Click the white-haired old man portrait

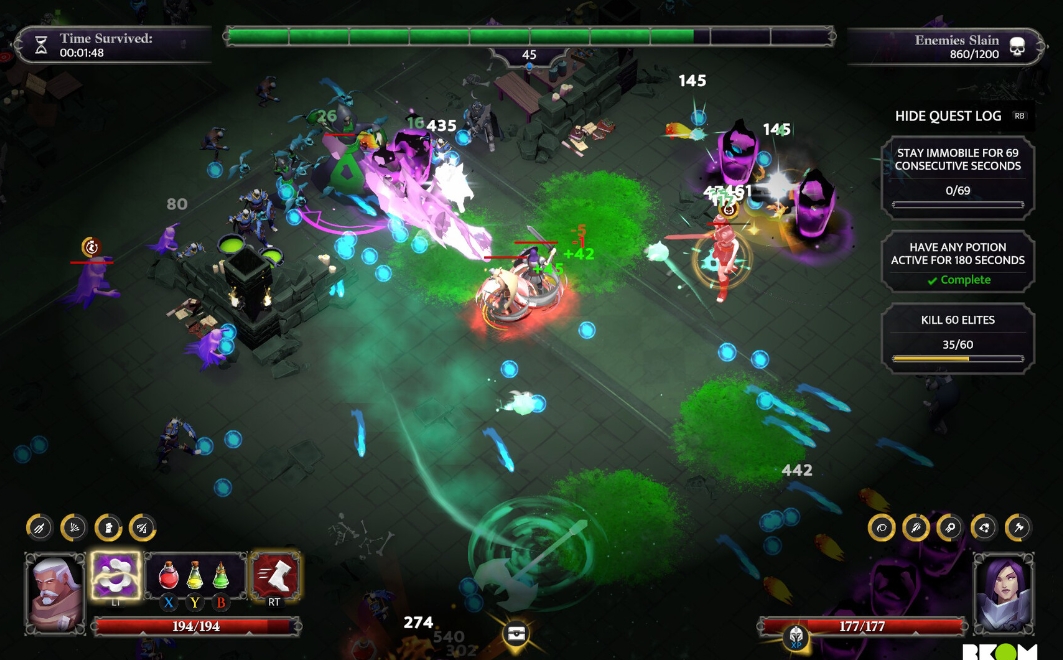[x=56, y=590]
